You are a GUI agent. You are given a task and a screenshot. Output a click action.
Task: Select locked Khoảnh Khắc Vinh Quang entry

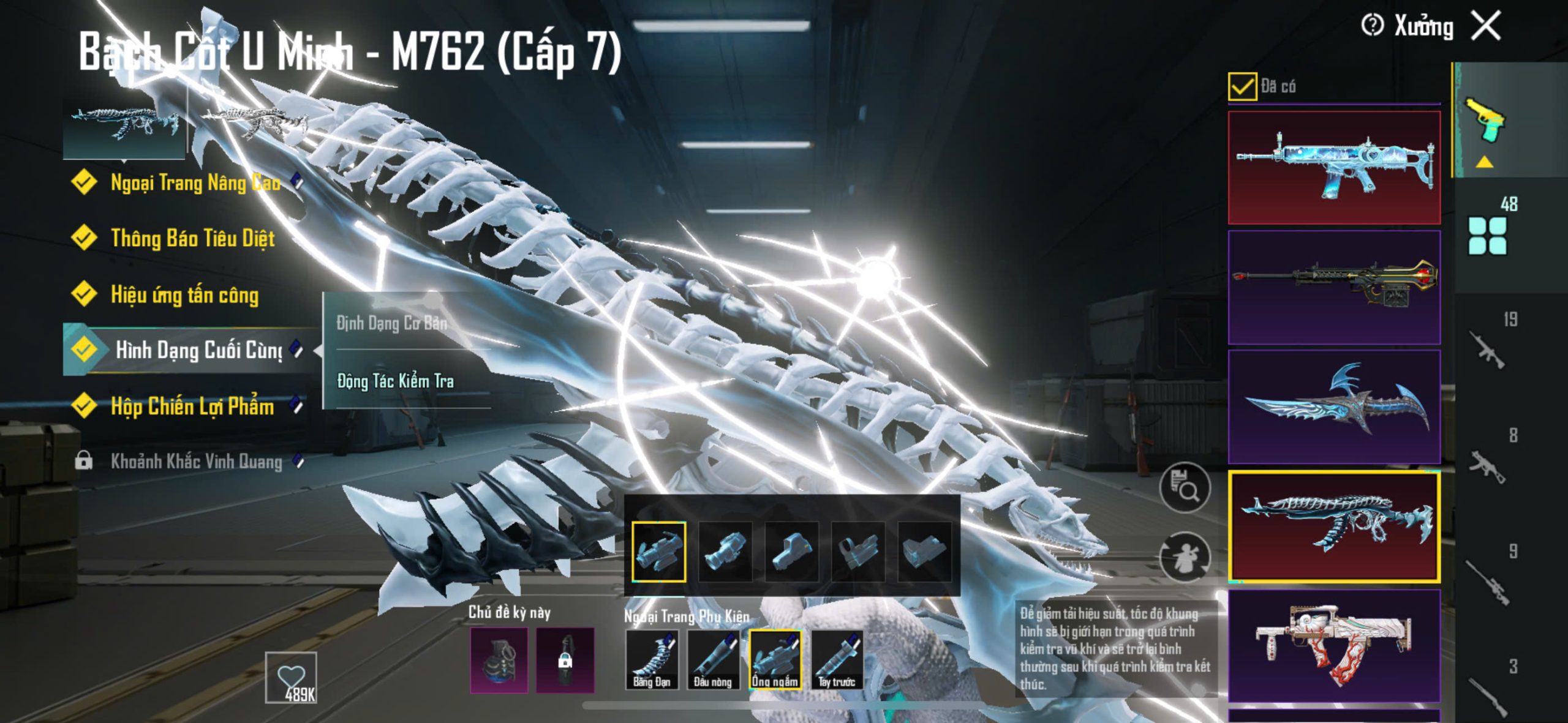pos(196,462)
